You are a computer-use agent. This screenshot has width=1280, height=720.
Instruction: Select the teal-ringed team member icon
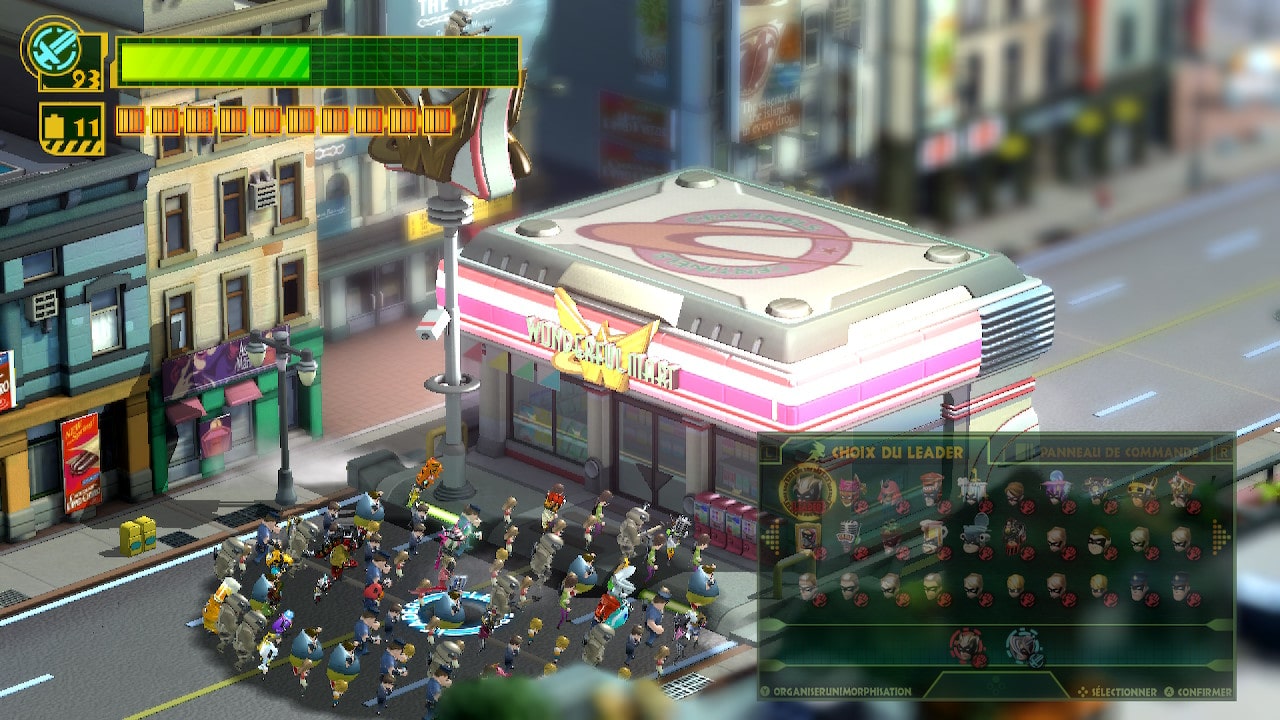click(x=1022, y=645)
